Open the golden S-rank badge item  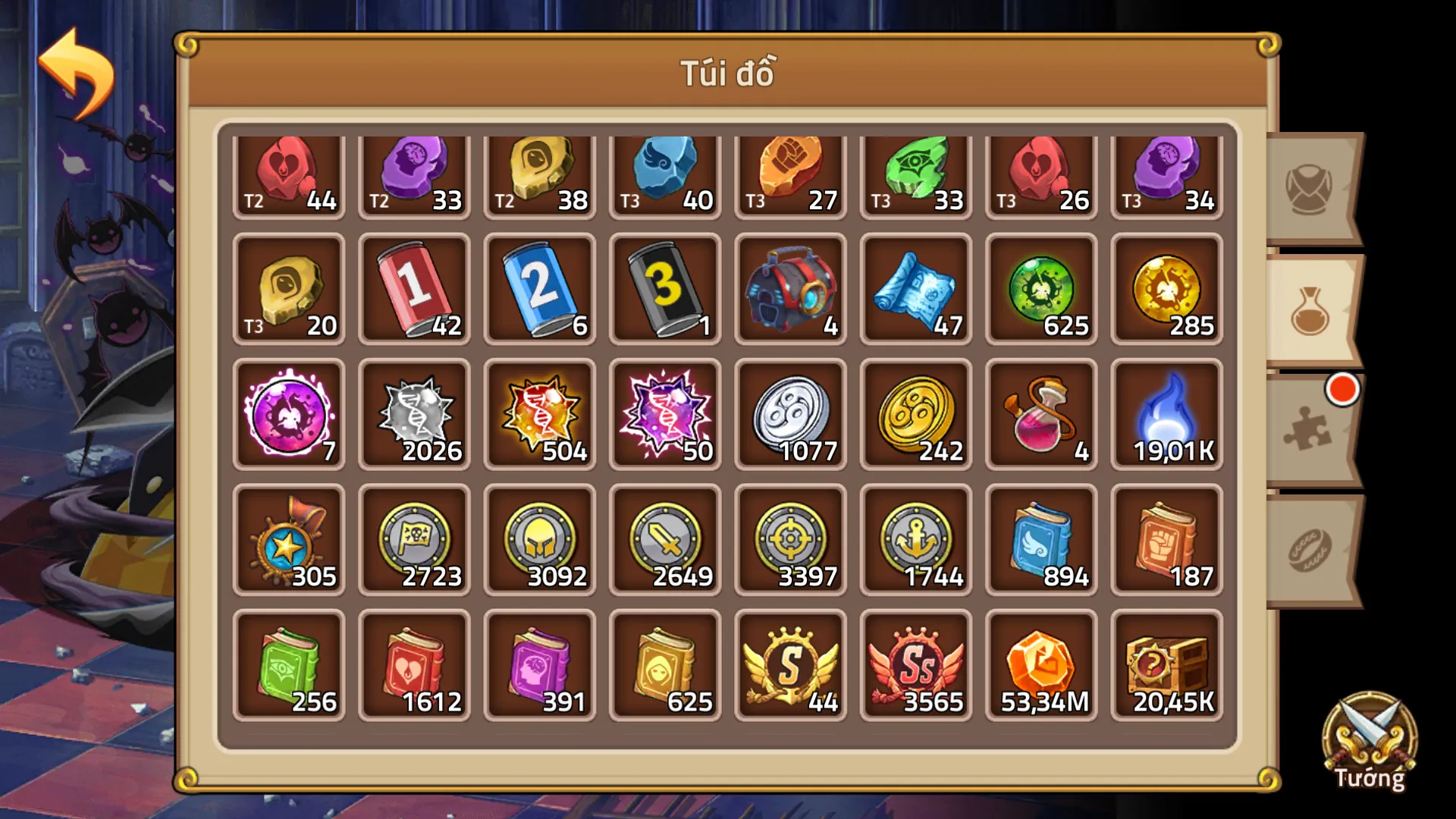tap(789, 665)
